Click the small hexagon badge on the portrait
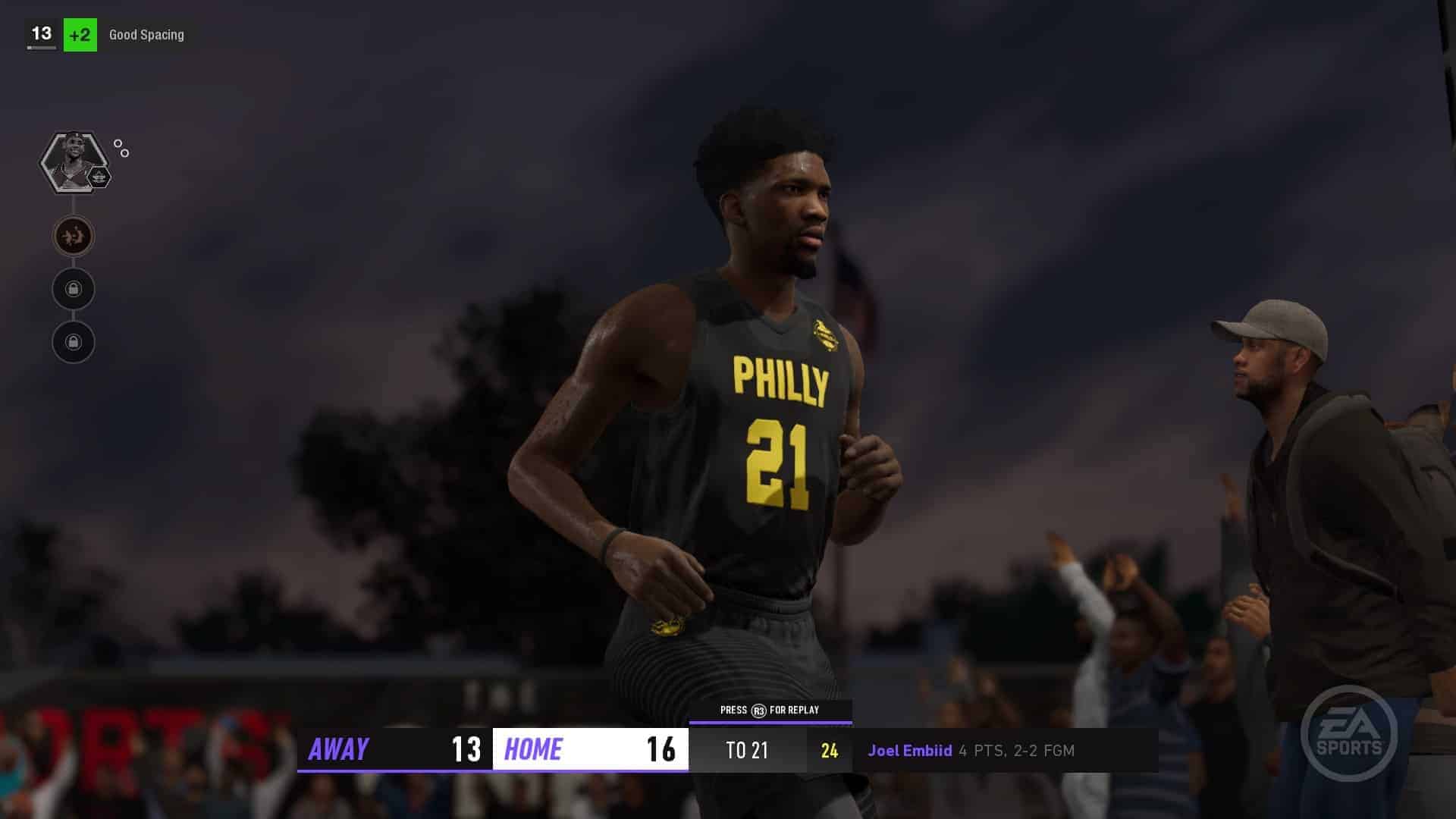This screenshot has height=819, width=1456. pyautogui.click(x=99, y=178)
